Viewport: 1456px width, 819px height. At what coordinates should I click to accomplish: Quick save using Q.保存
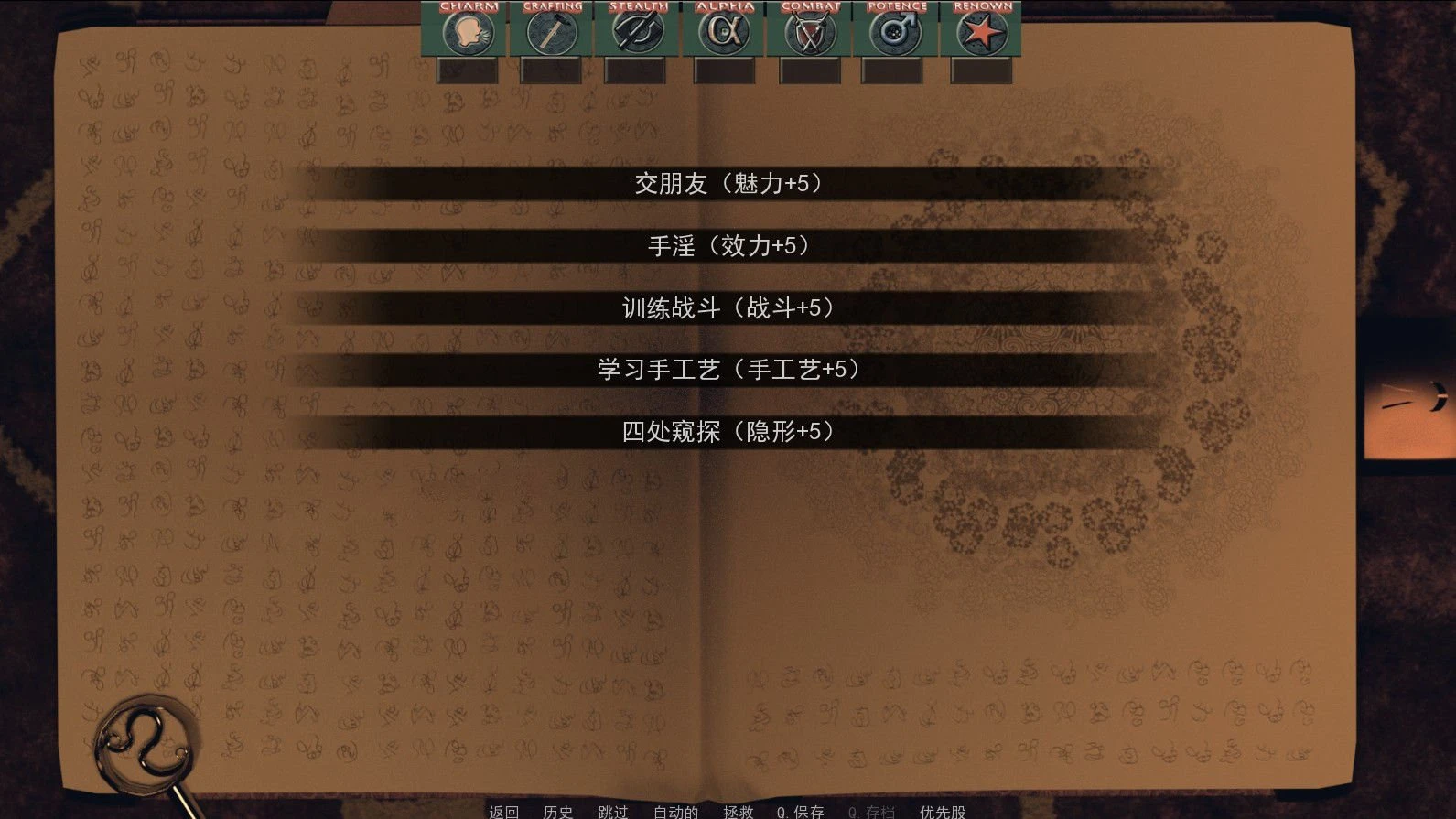click(798, 811)
